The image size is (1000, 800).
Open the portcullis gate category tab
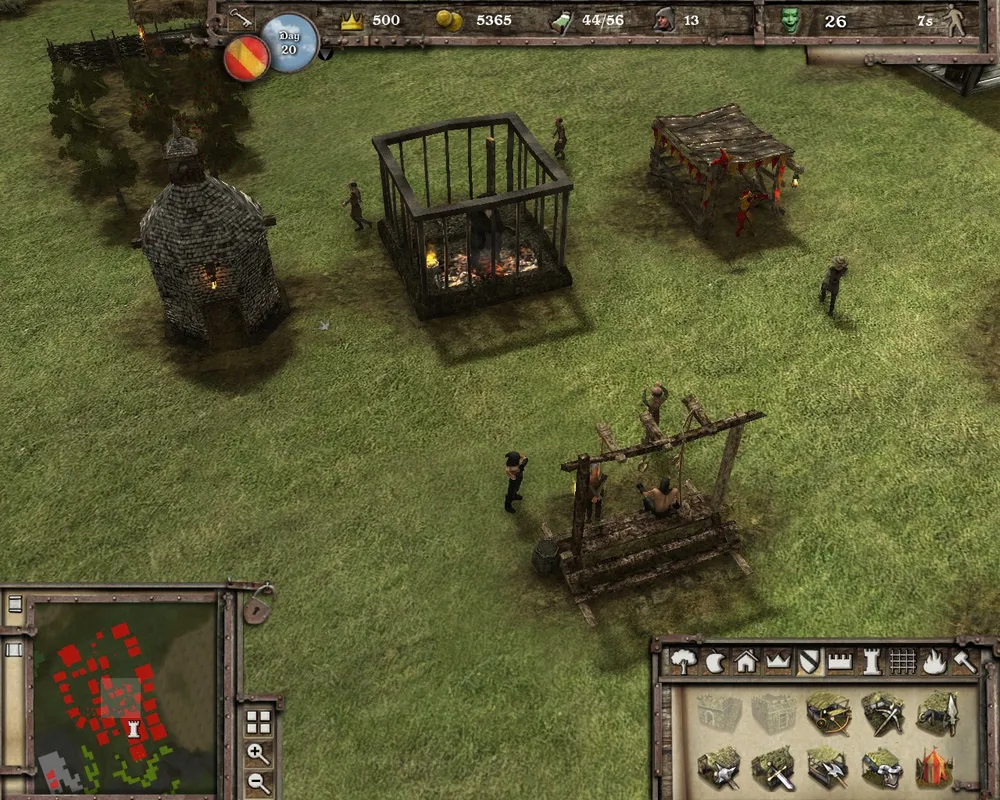901,660
